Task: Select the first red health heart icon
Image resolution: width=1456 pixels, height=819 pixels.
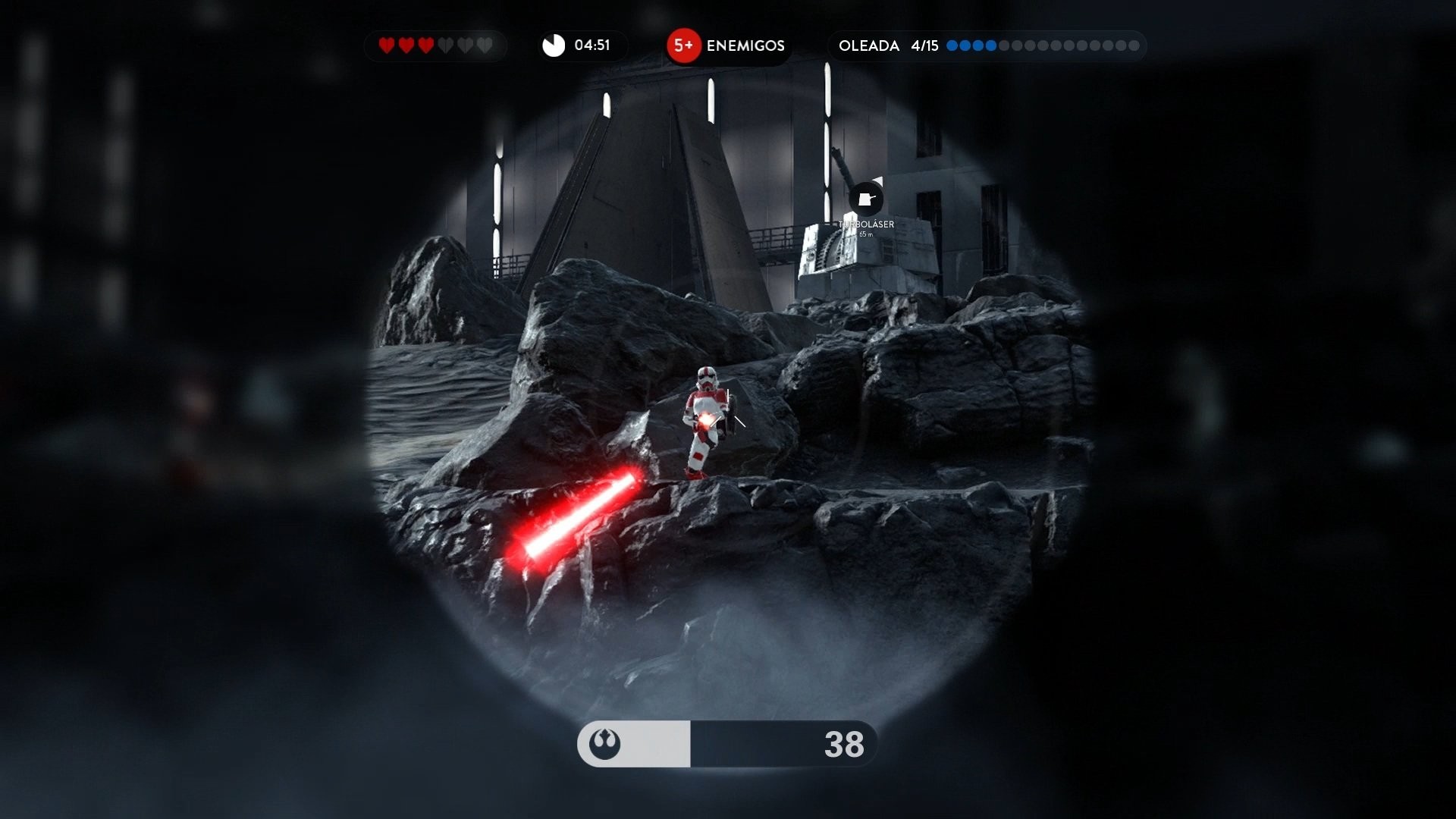Action: point(387,45)
